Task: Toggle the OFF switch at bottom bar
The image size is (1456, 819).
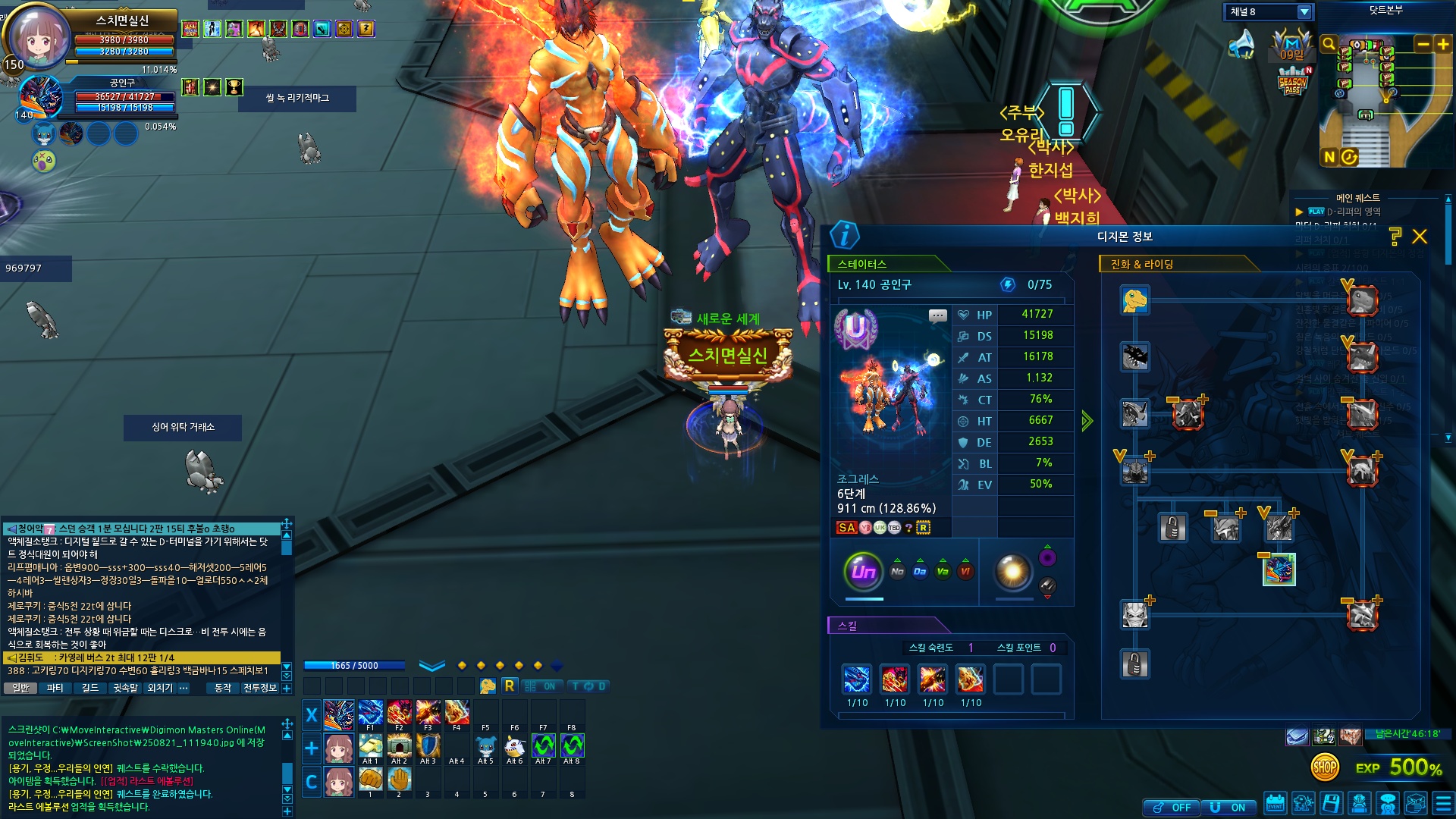Action: point(1172,808)
